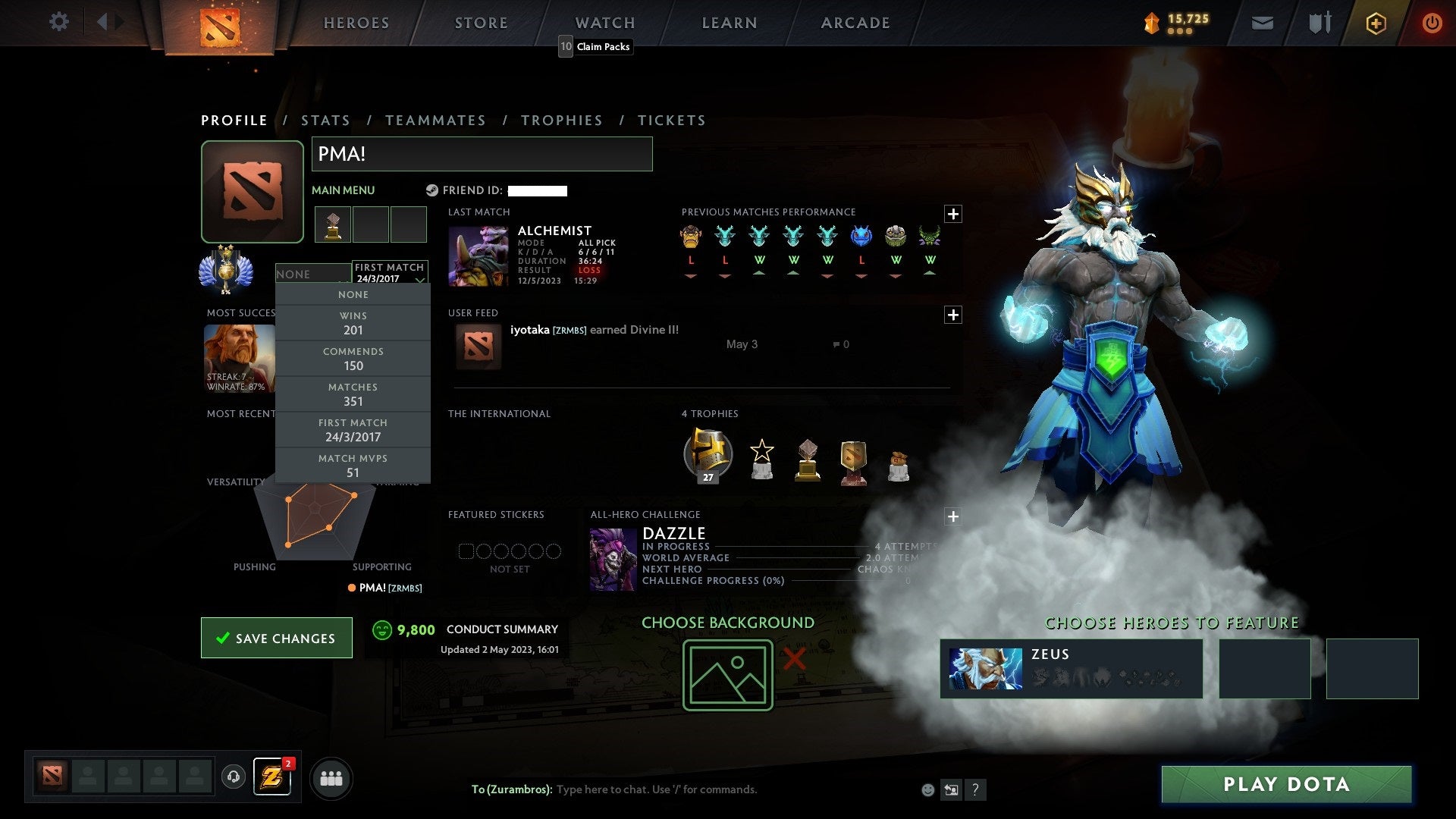
Task: Expand previous matches performance with plus
Action: (953, 214)
